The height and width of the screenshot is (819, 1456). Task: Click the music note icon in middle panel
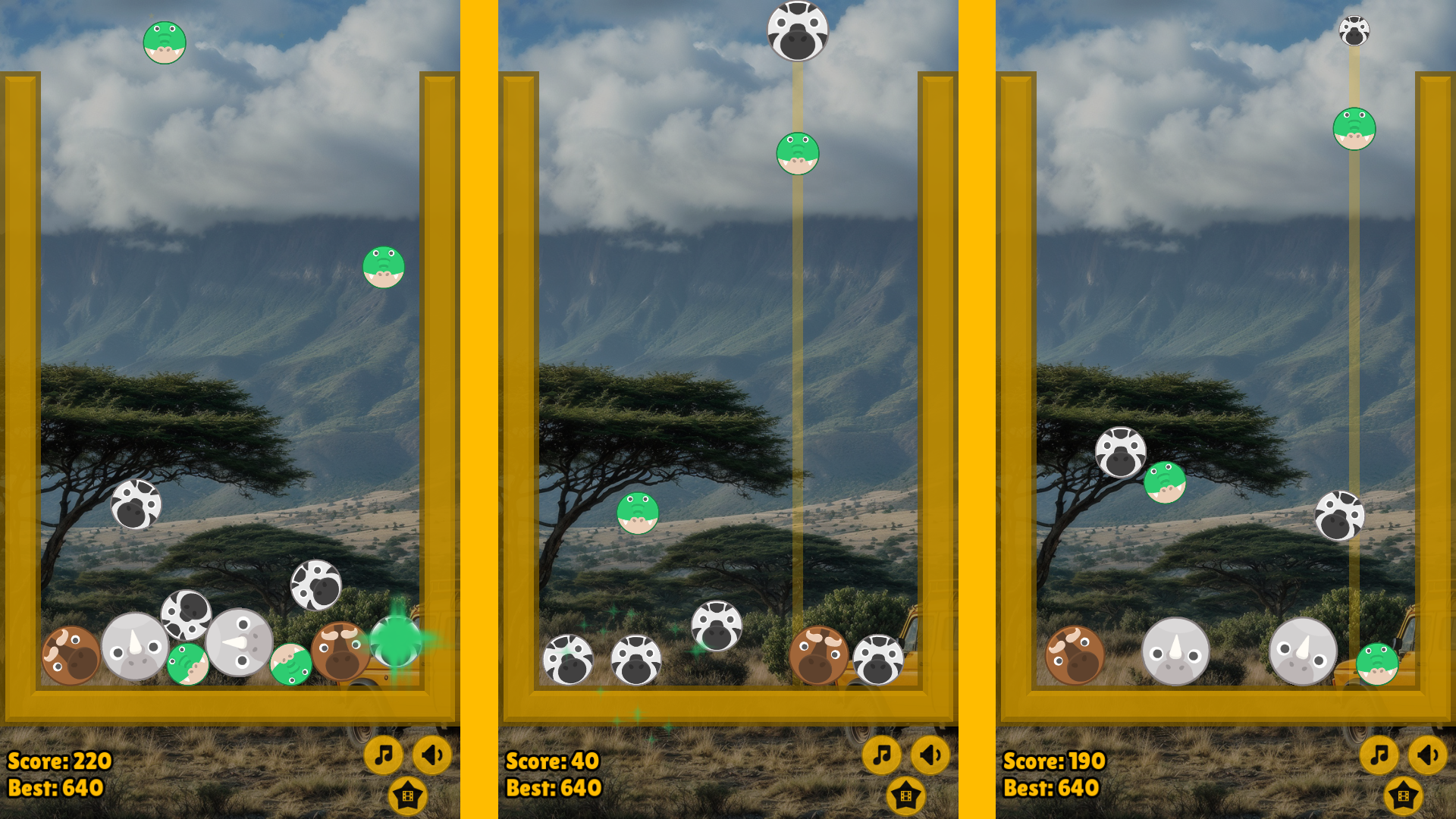click(882, 755)
